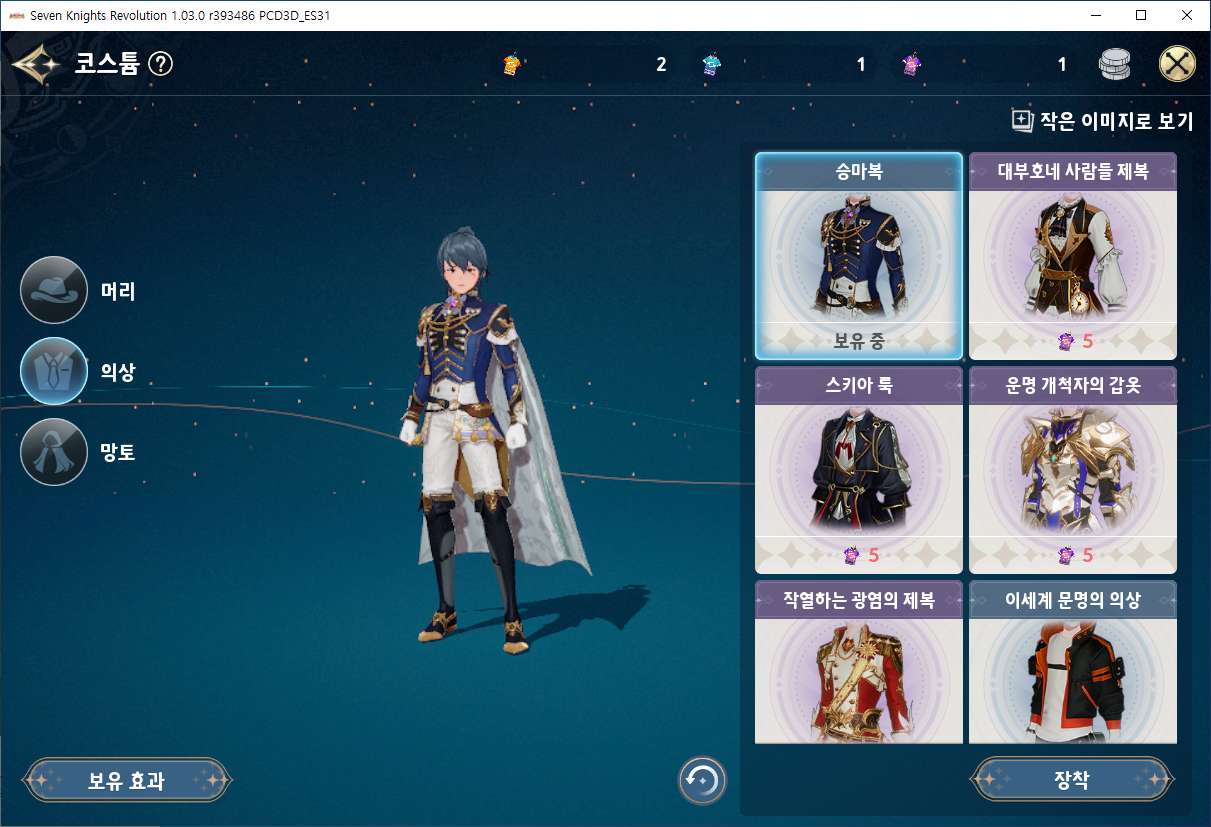Switch to the 망토 category
Image resolution: width=1211 pixels, height=827 pixels.
pos(54,452)
